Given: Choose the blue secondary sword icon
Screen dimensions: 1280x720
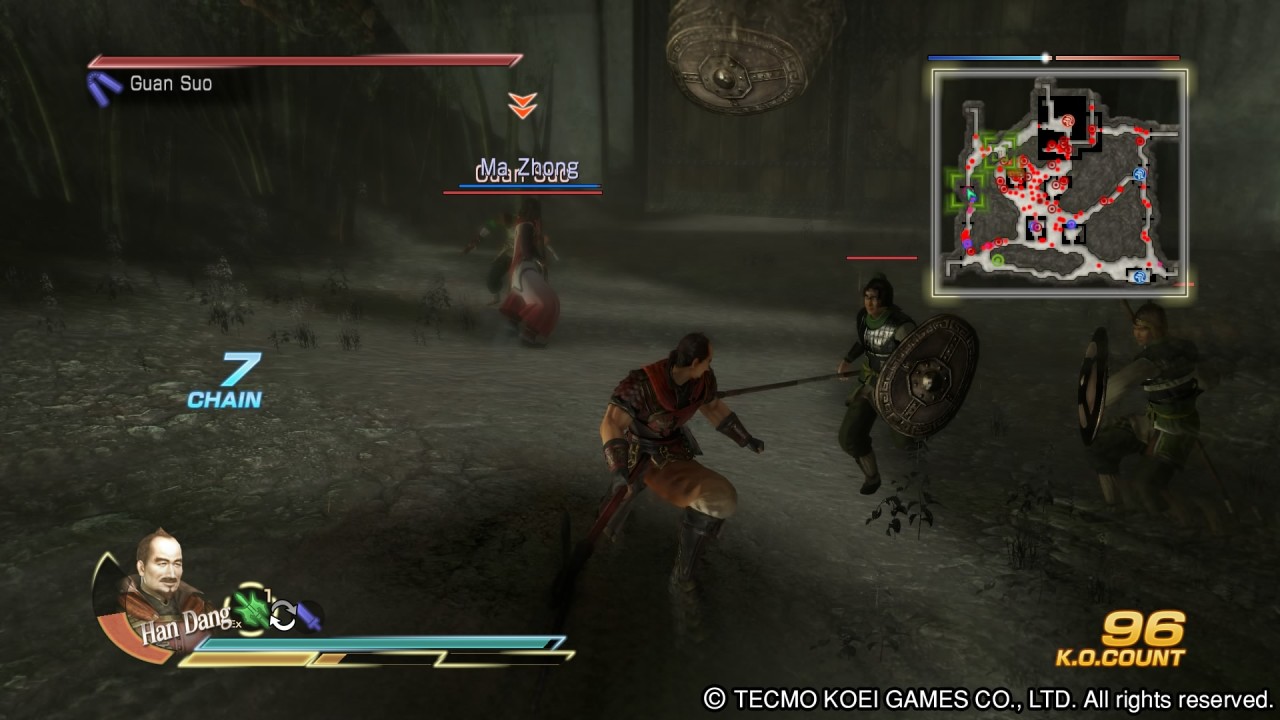Looking at the screenshot, I should pyautogui.click(x=308, y=616).
